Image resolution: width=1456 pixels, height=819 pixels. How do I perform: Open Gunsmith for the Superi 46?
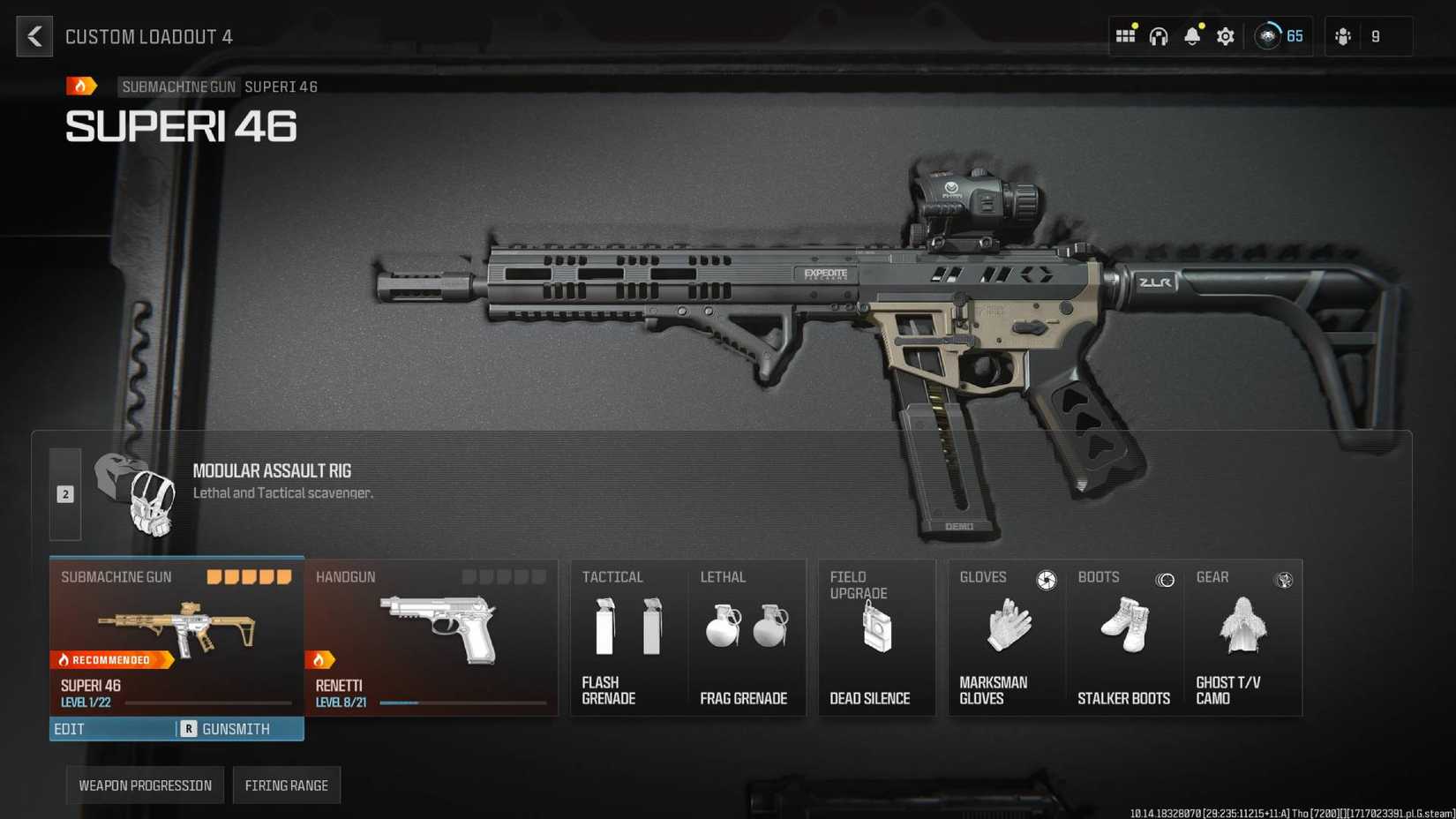pos(236,729)
